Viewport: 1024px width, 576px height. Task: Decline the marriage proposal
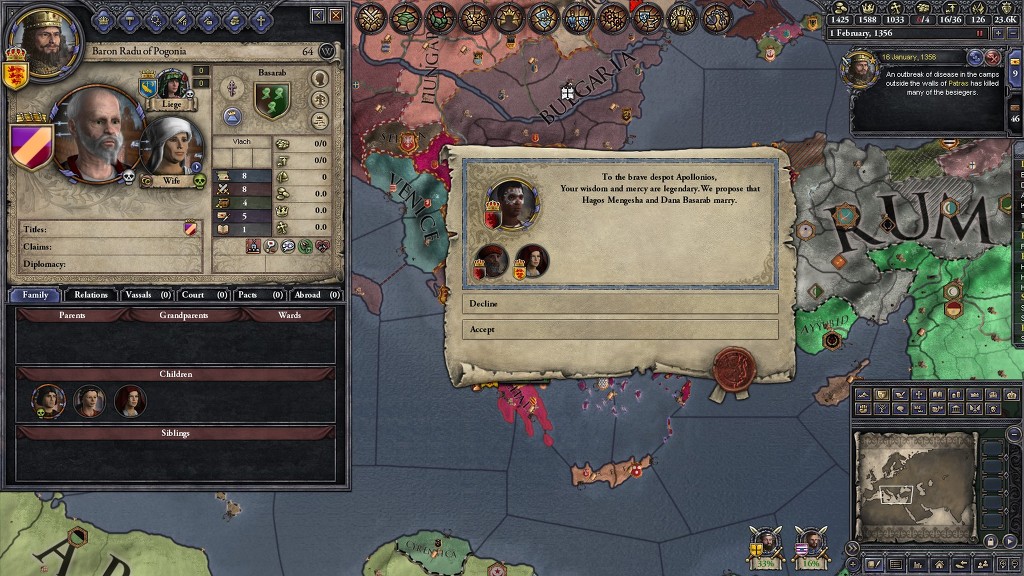click(x=619, y=303)
